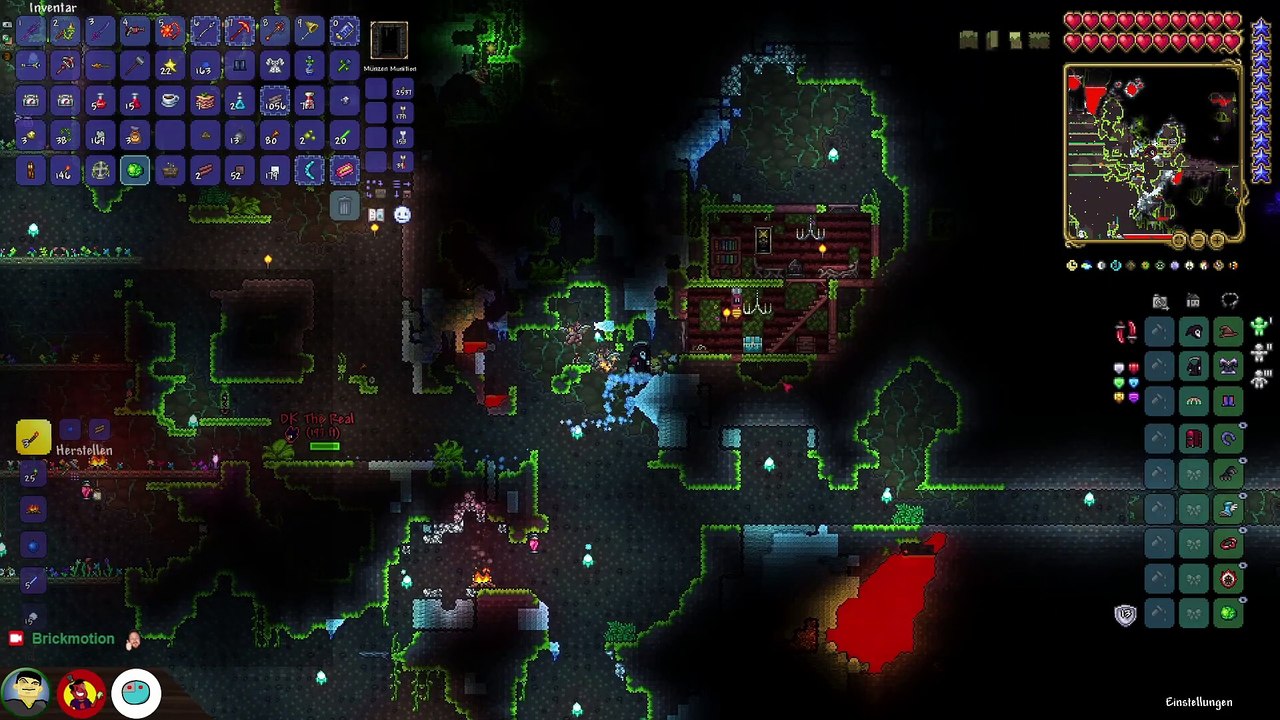Select the green gel-like item in bottom inventory row
Viewport: 1280px width, 720px height.
134,171
